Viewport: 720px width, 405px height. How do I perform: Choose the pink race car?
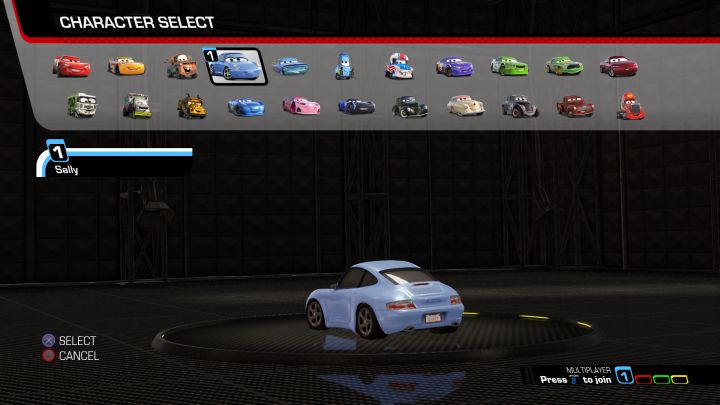tap(300, 104)
